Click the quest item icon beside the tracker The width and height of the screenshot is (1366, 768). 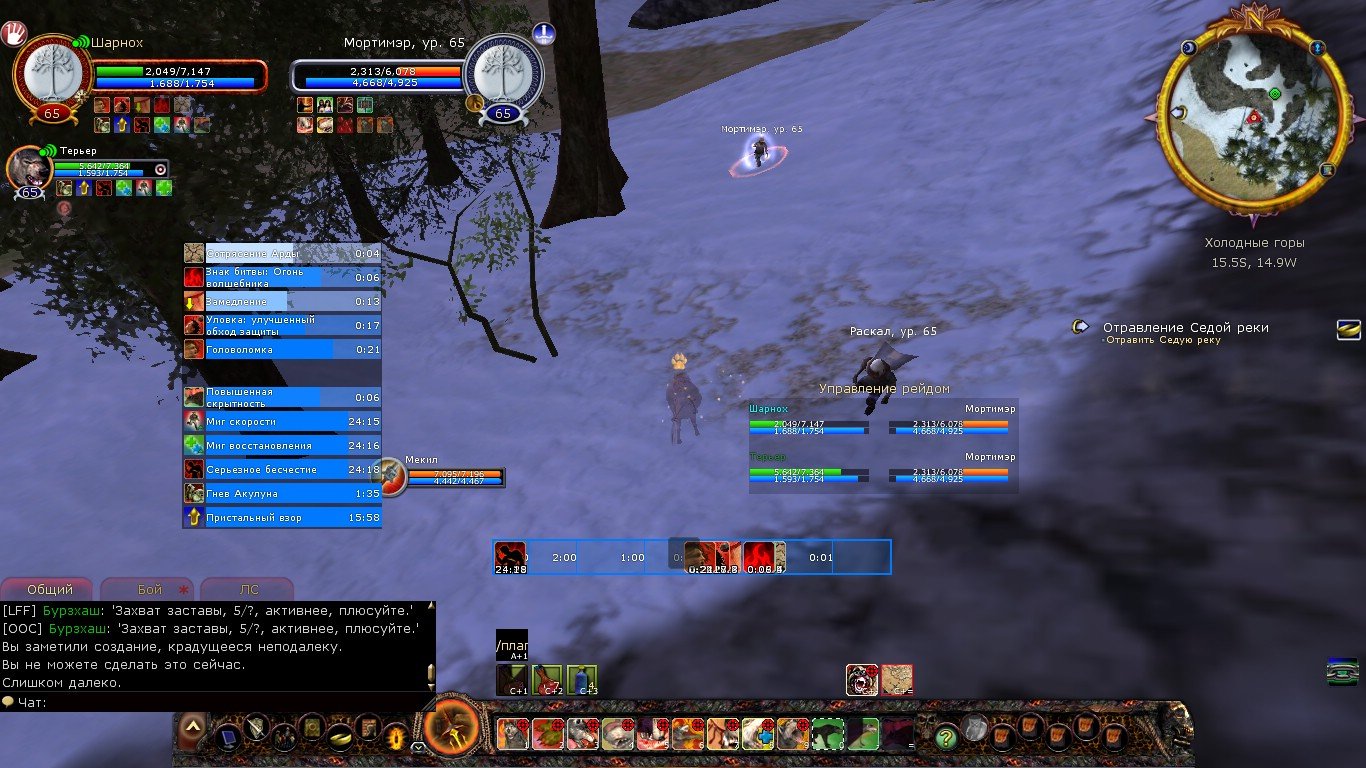(1348, 329)
